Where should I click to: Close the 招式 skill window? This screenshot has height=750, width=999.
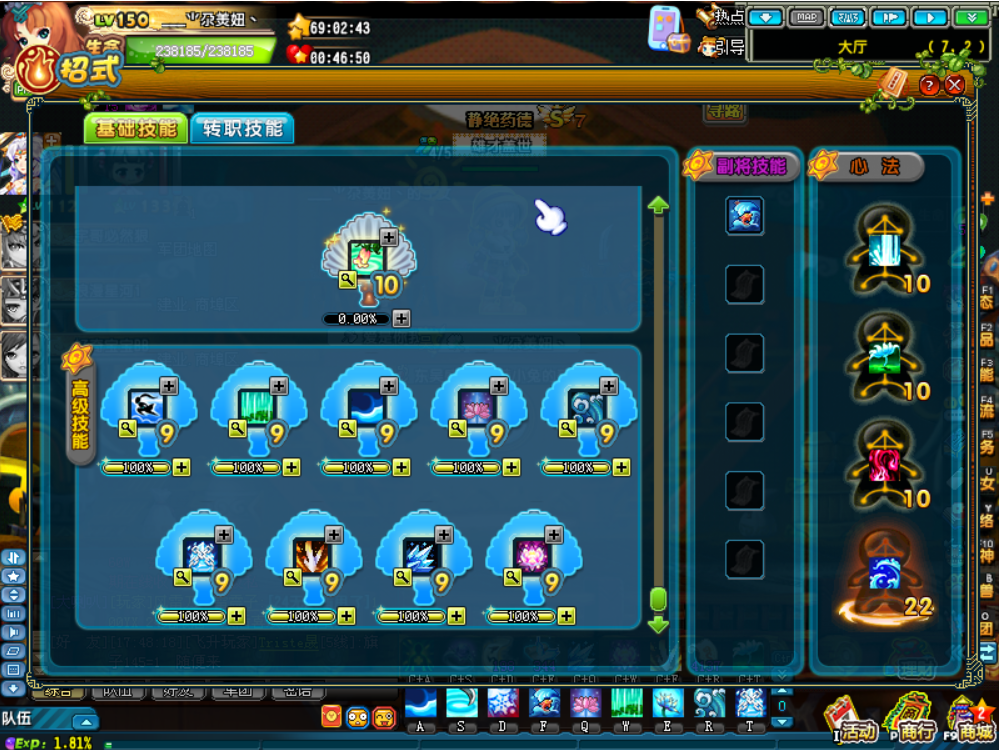(x=955, y=85)
